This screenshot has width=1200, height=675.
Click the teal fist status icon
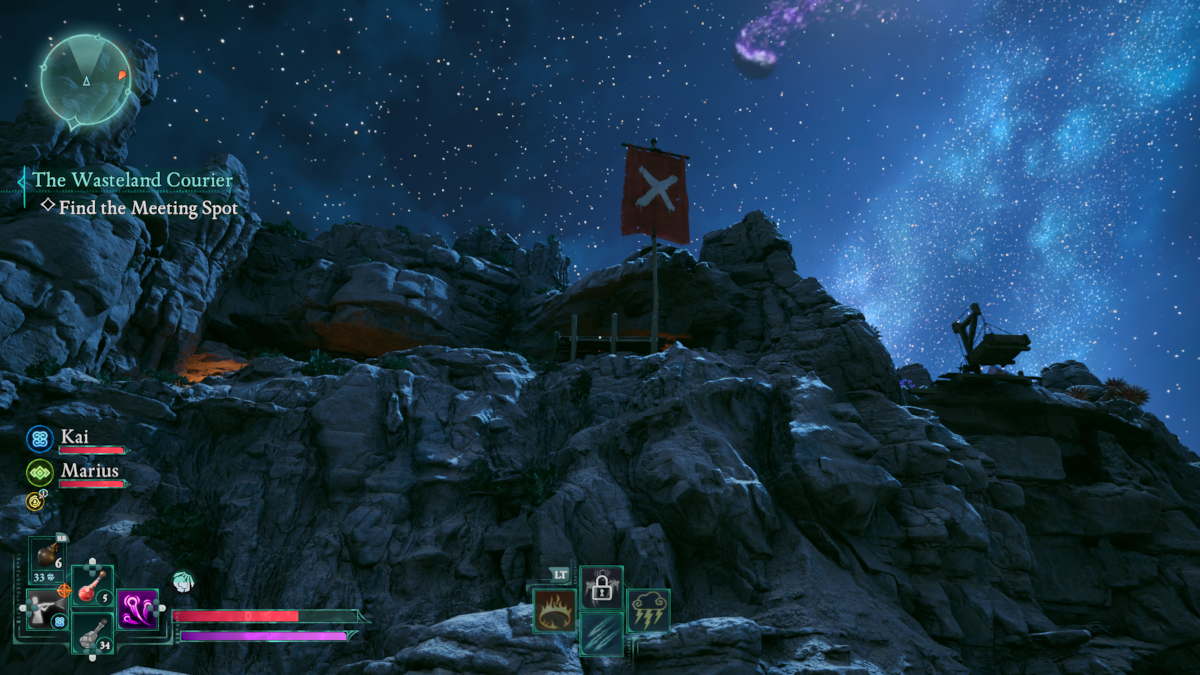click(181, 581)
